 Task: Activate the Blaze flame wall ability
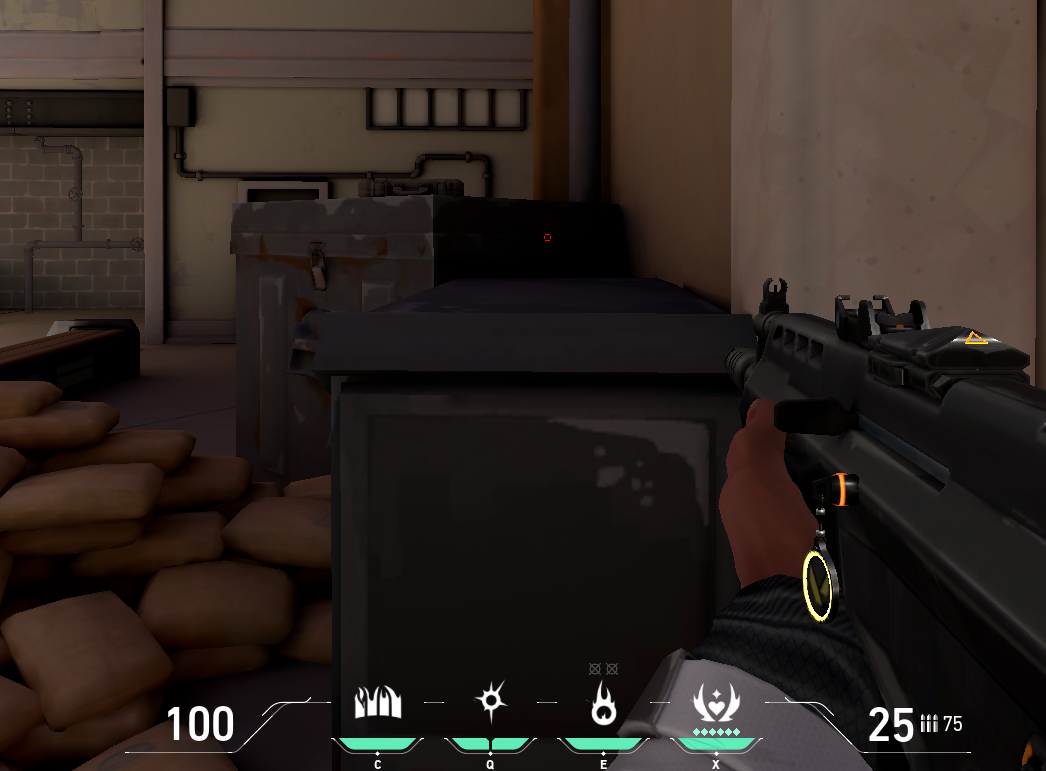tap(378, 703)
